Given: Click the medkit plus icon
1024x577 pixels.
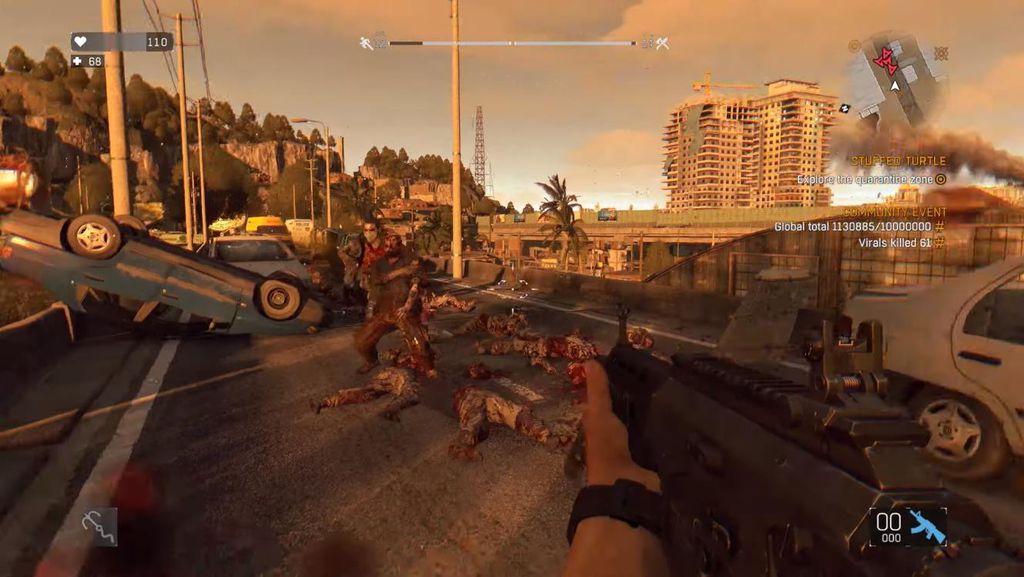Looking at the screenshot, I should tap(77, 61).
